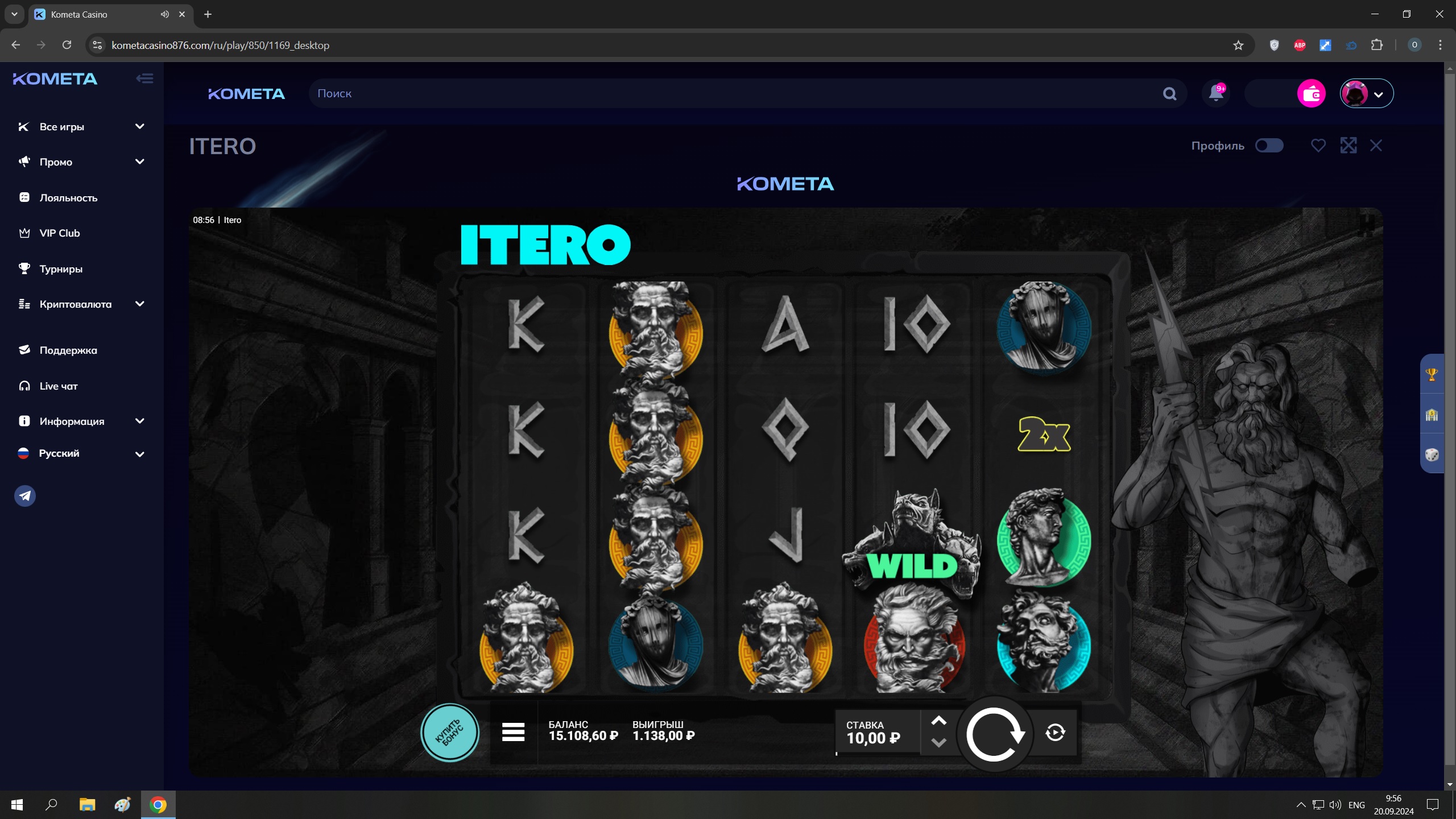Viewport: 1456px width, 819px height.
Task: Open the notifications bell
Action: pyautogui.click(x=1216, y=93)
